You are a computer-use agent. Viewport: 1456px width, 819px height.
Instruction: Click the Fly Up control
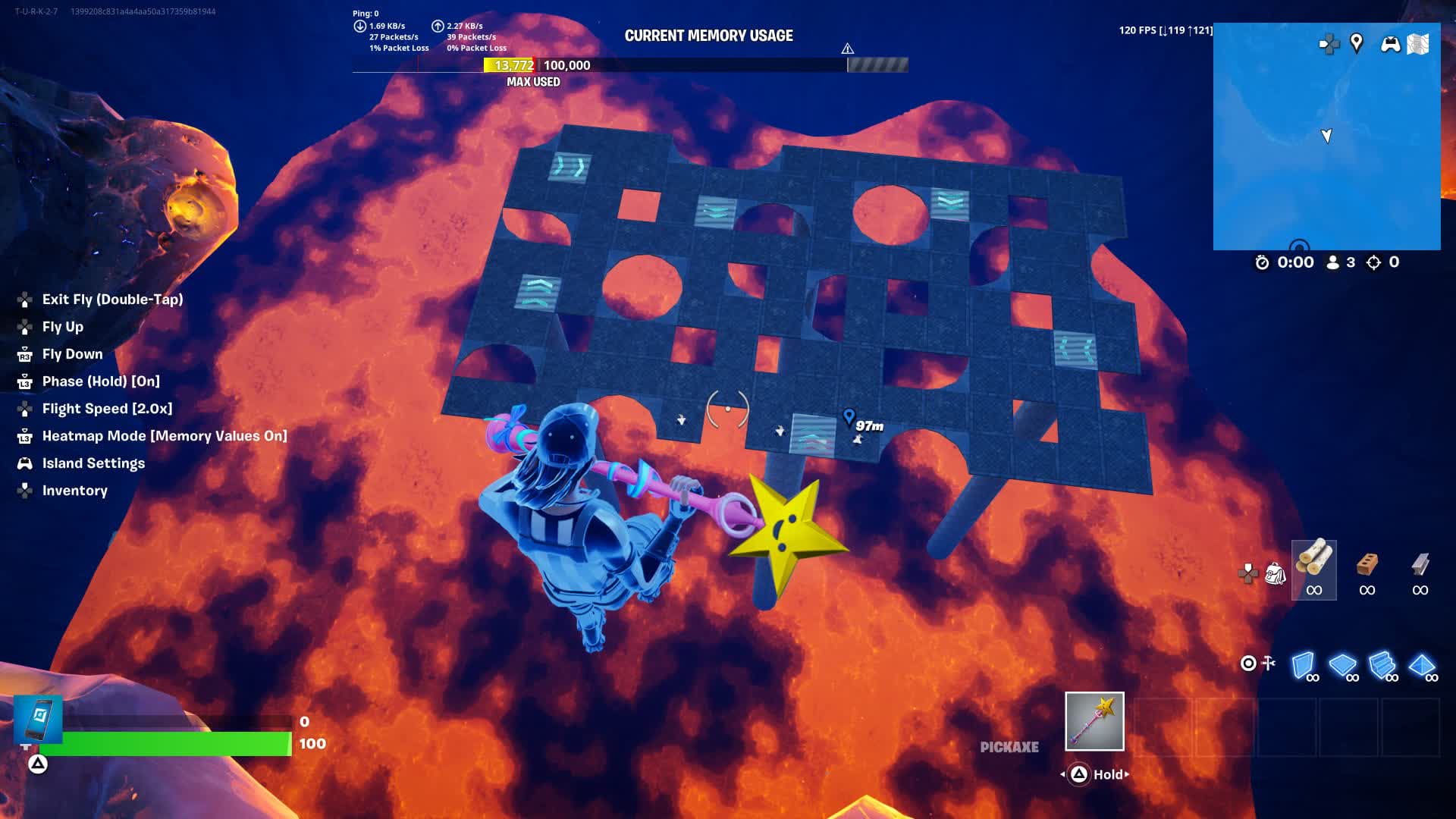(64, 327)
